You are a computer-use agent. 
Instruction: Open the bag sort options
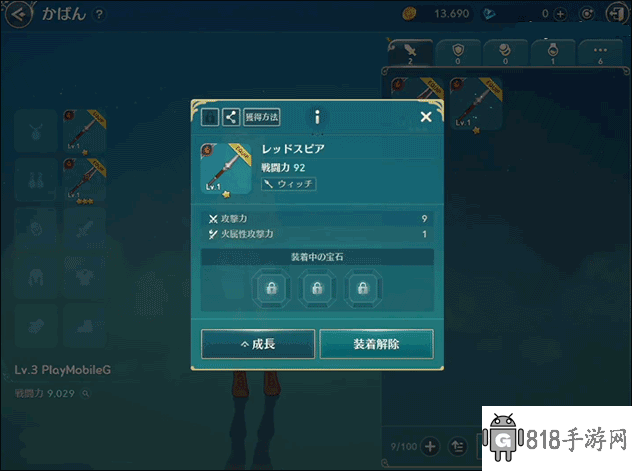click(459, 446)
